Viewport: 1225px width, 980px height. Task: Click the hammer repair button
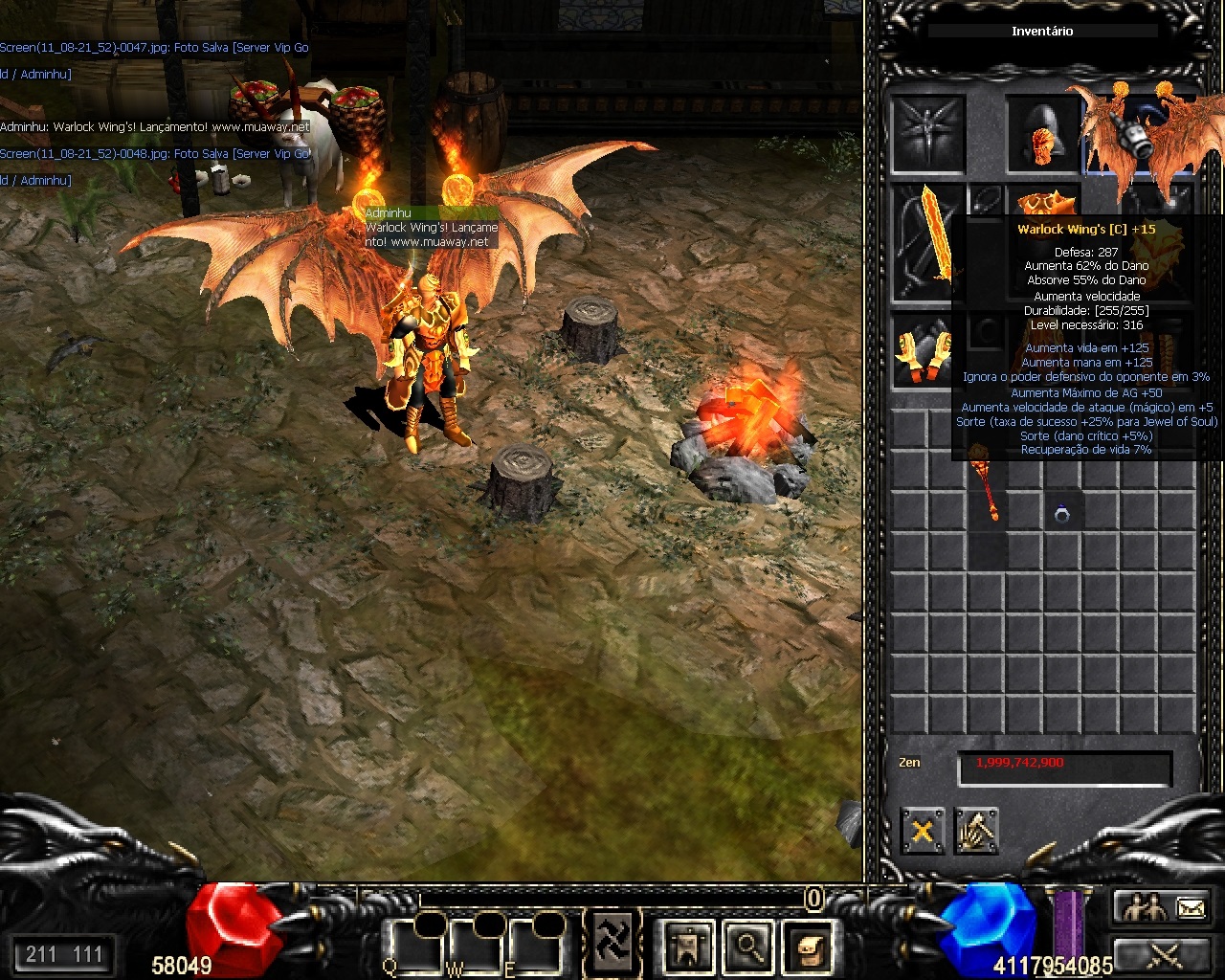click(976, 831)
